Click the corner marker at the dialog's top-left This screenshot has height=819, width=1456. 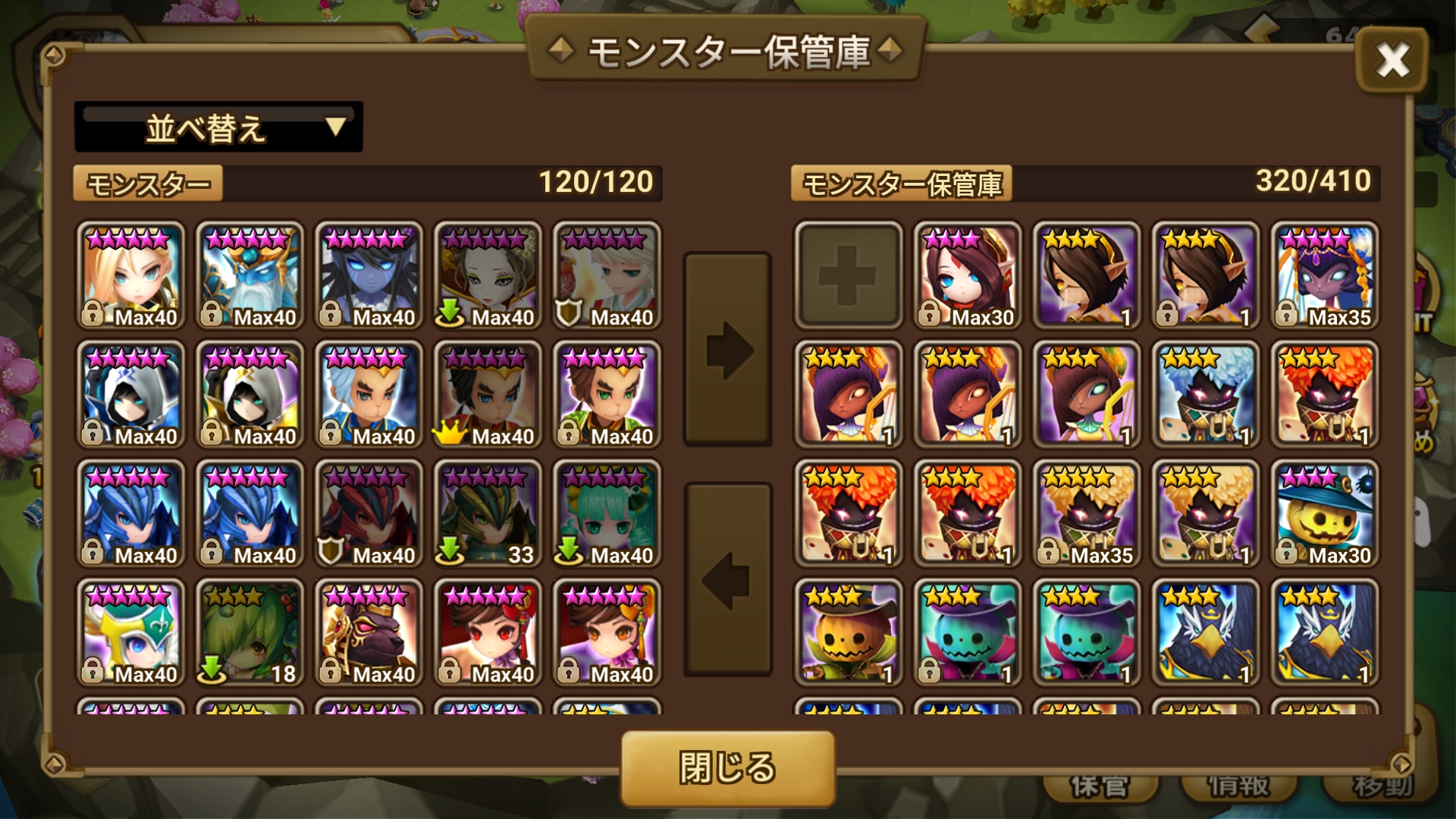[52, 54]
